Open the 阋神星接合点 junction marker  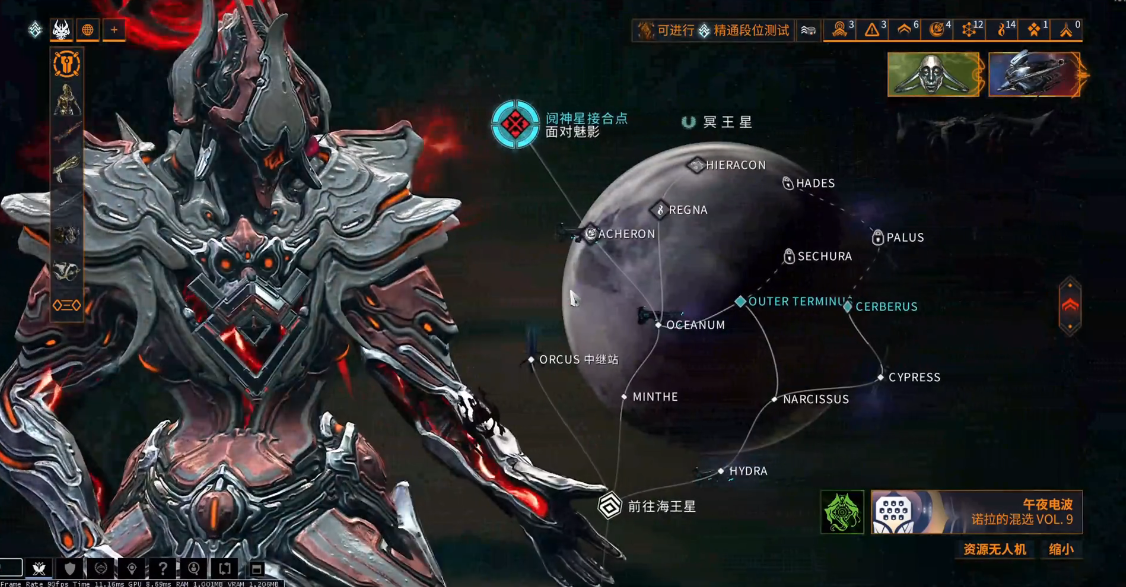(515, 124)
